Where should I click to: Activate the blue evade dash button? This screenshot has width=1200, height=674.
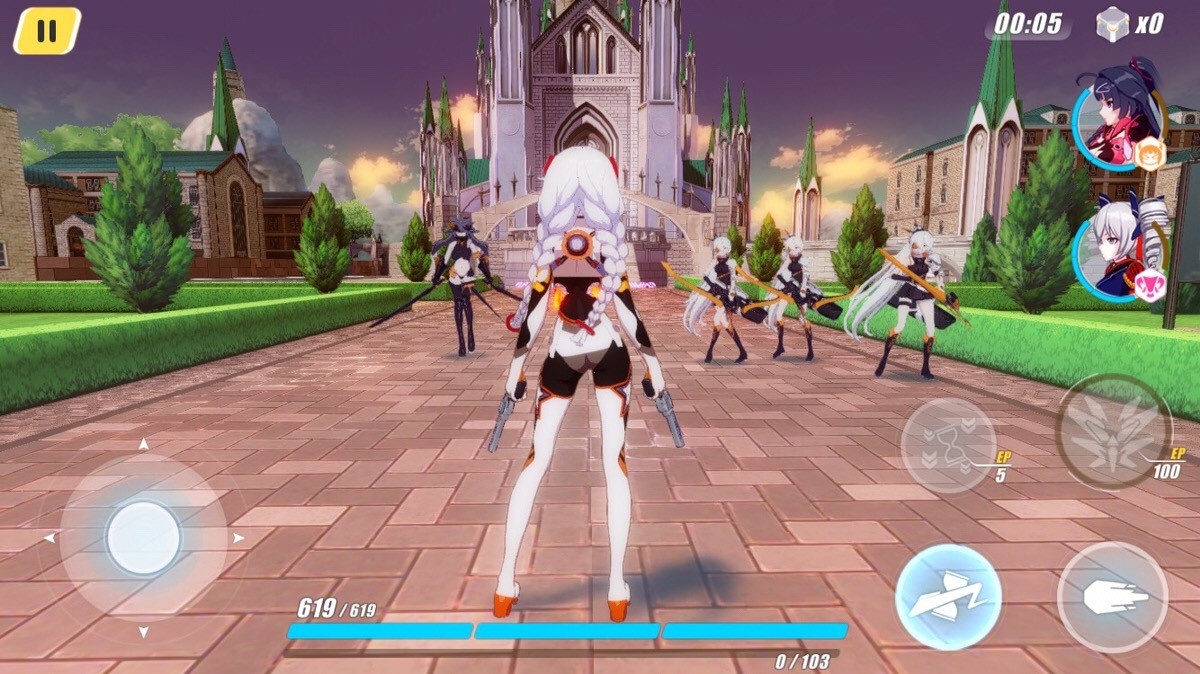click(x=948, y=597)
